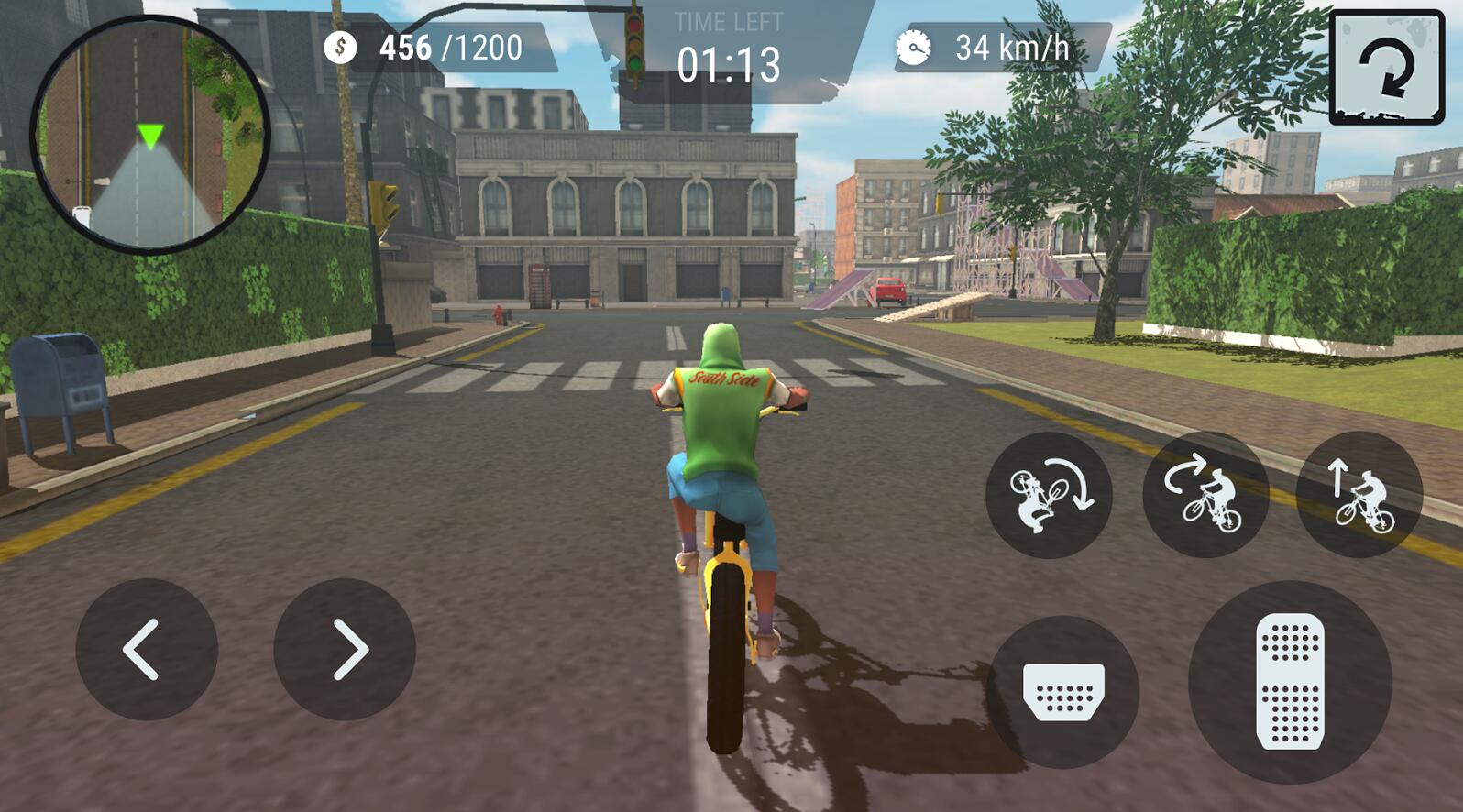
Task: Hit the tall accelerator pedal
Action: pos(1290,682)
